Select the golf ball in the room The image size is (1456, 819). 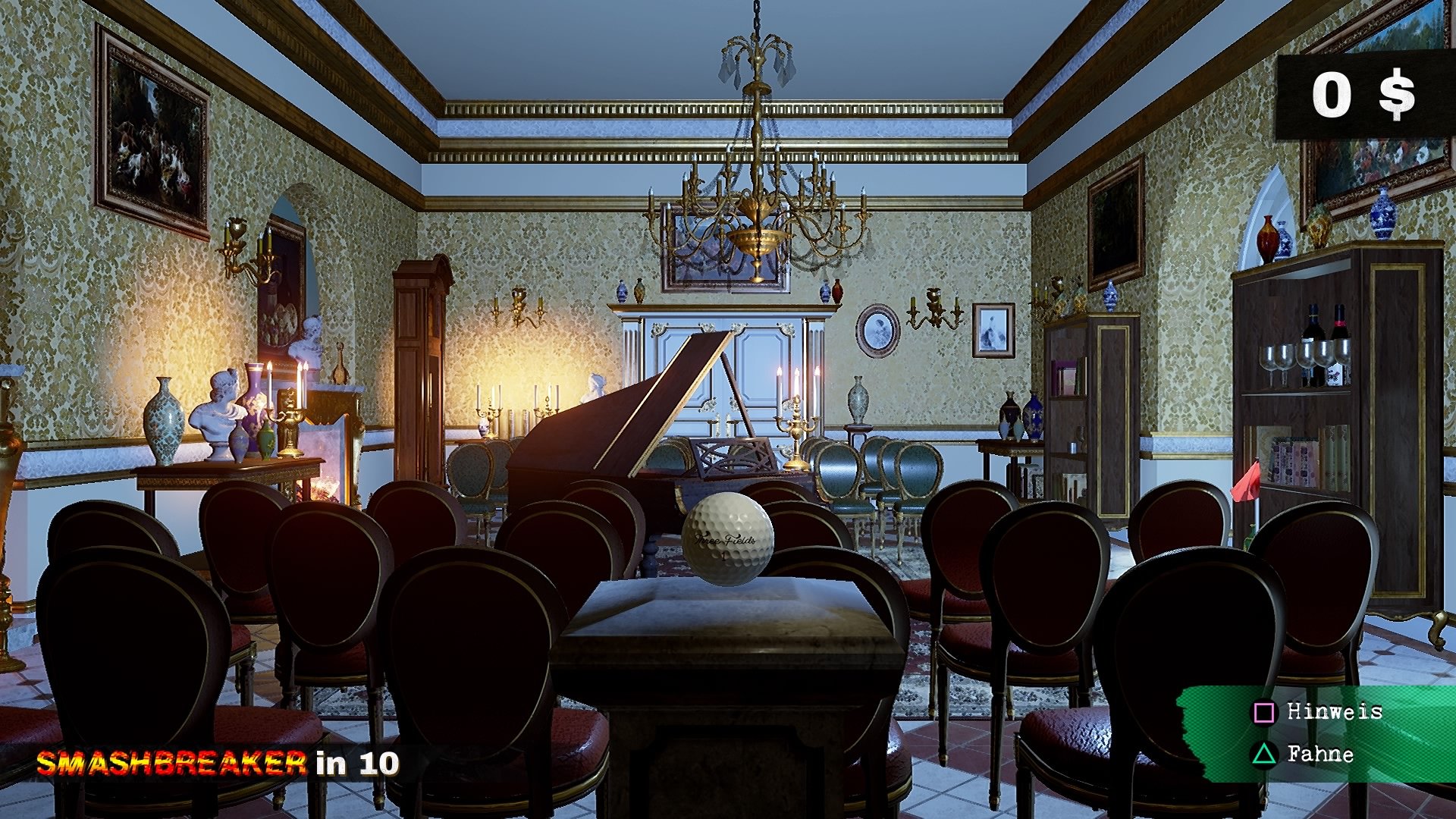[x=729, y=539]
